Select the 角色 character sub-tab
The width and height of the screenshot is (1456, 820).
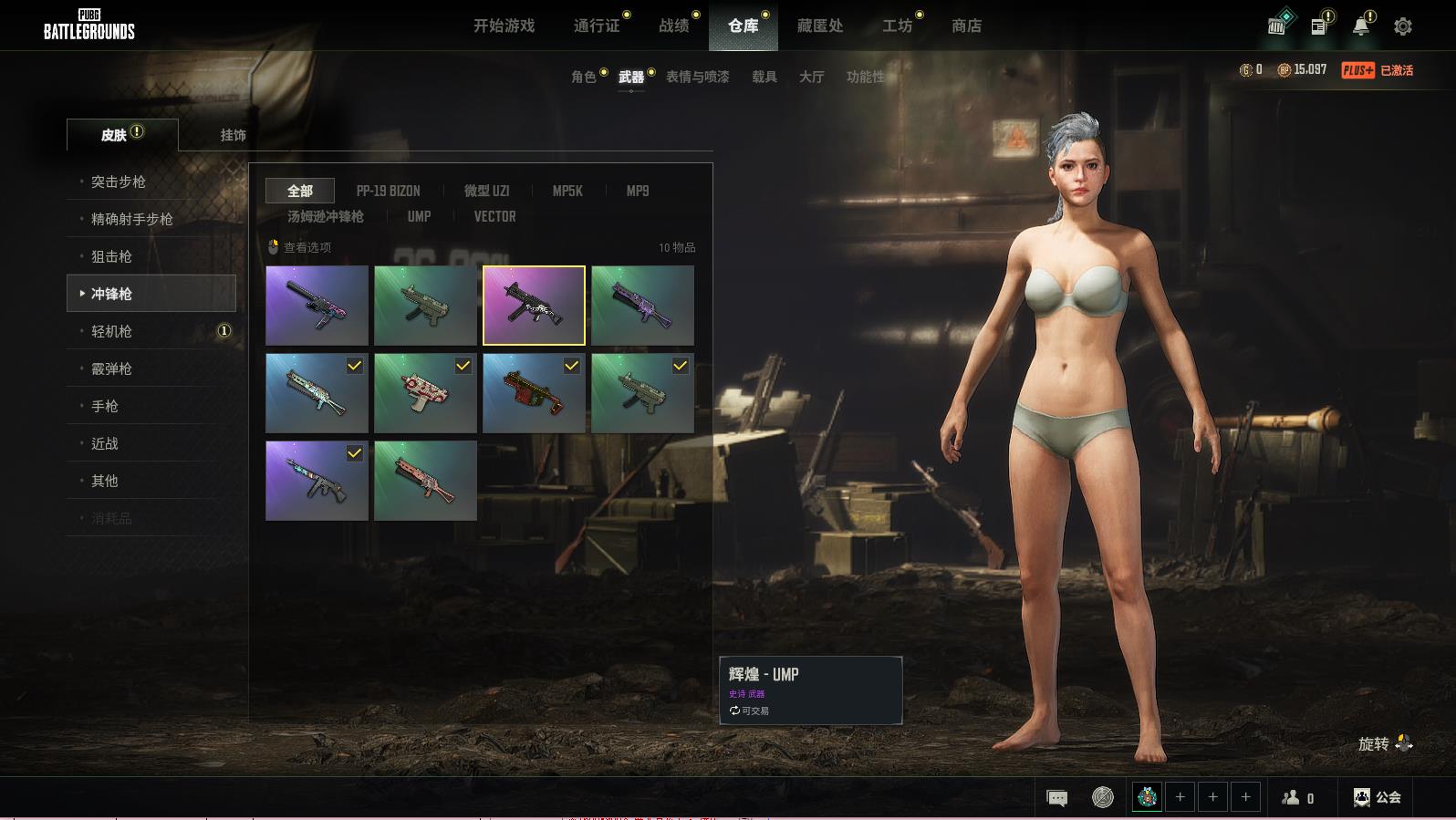[x=583, y=77]
